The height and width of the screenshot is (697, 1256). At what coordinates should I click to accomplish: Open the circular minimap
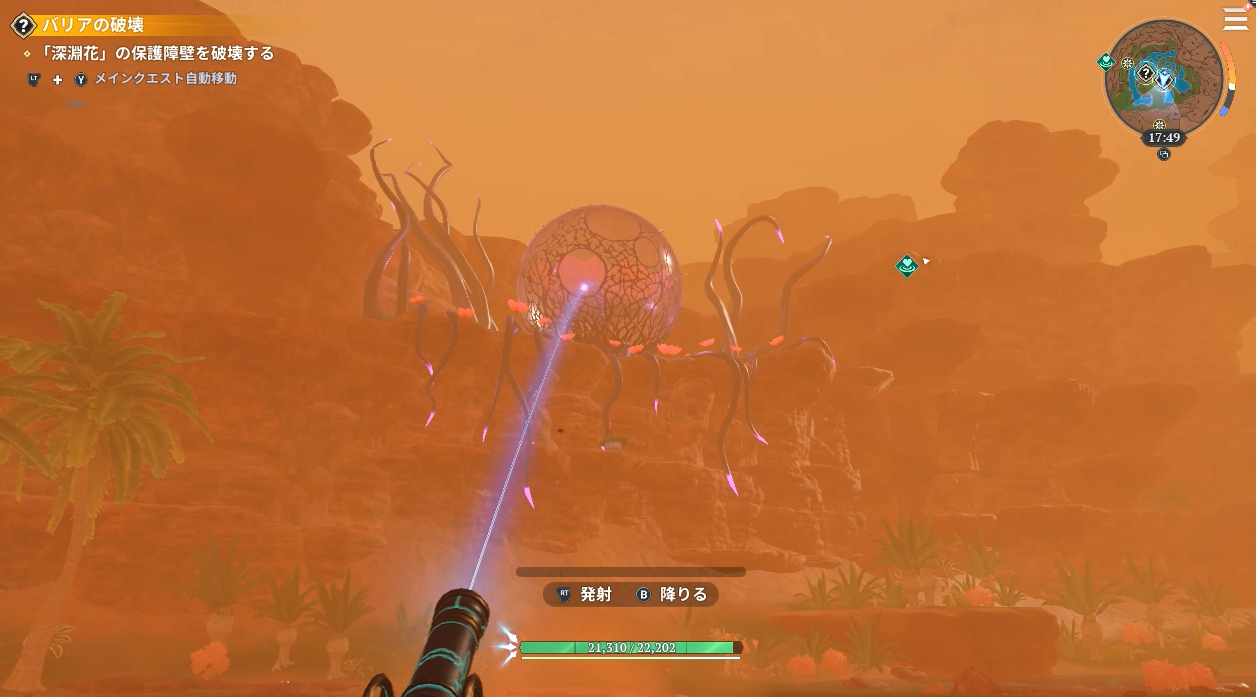pos(1164,78)
